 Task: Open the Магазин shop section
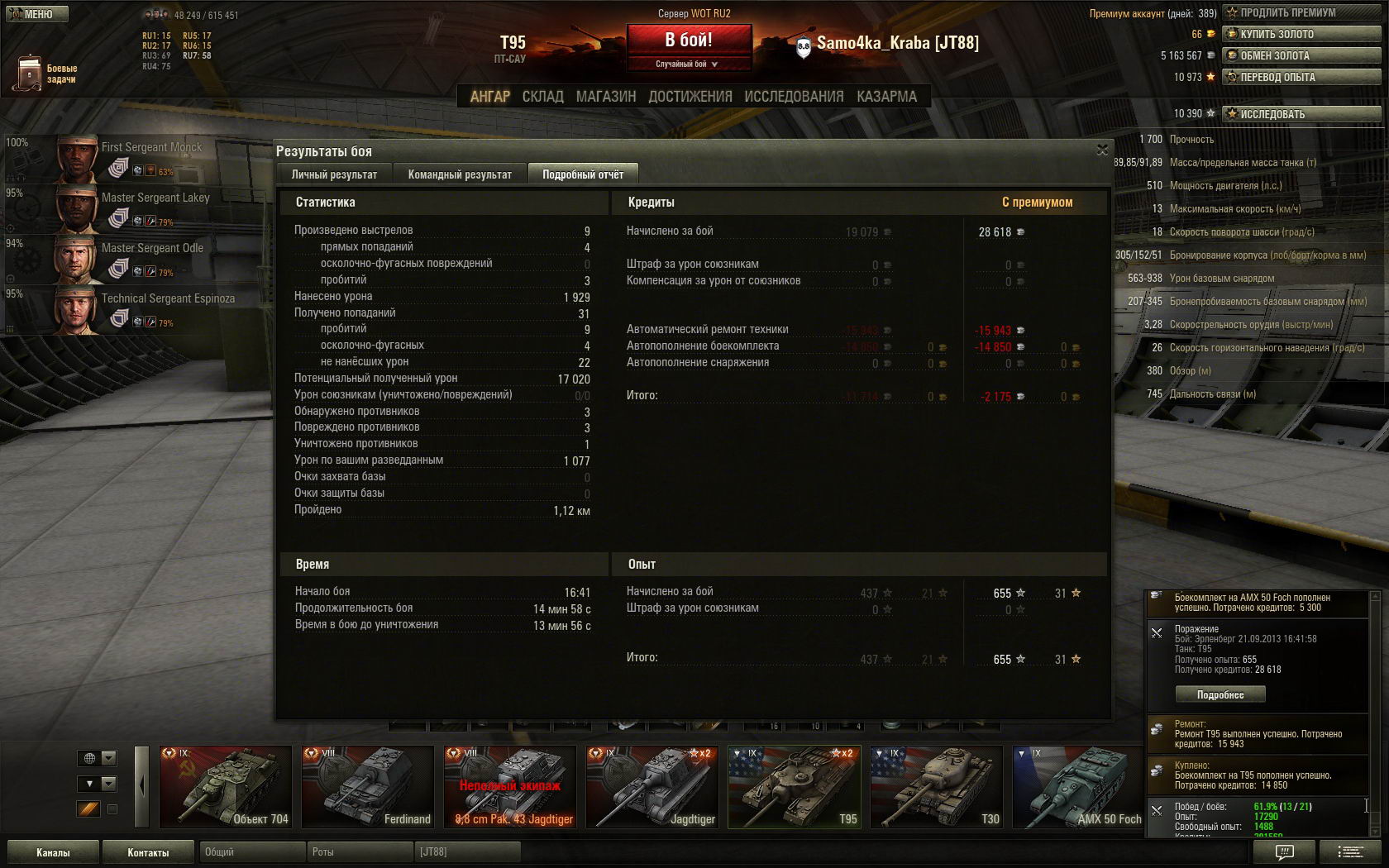pyautogui.click(x=606, y=97)
